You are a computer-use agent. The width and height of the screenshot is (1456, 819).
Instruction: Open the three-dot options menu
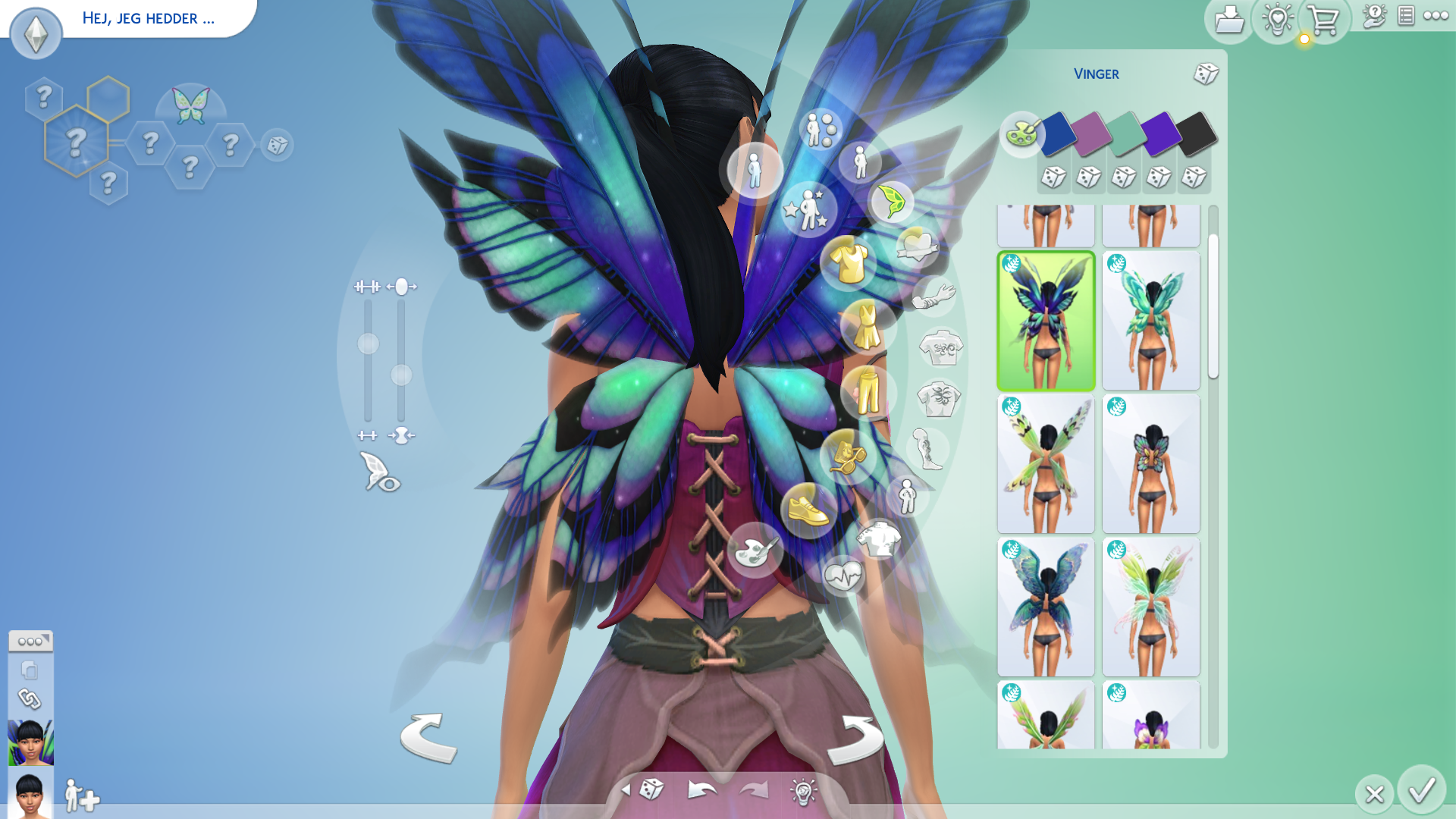pos(1436,15)
